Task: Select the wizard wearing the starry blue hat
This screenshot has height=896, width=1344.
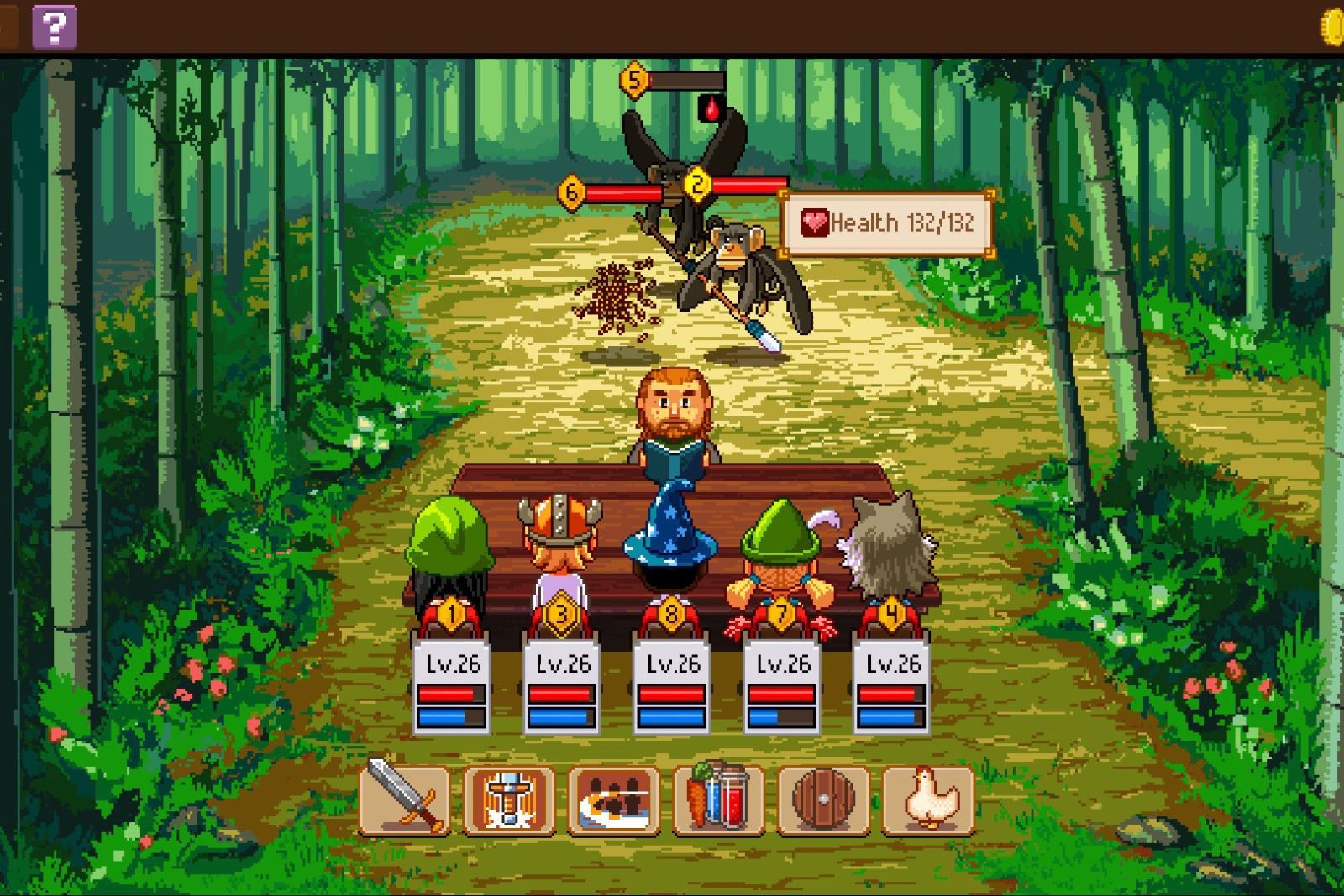Action: point(672,537)
